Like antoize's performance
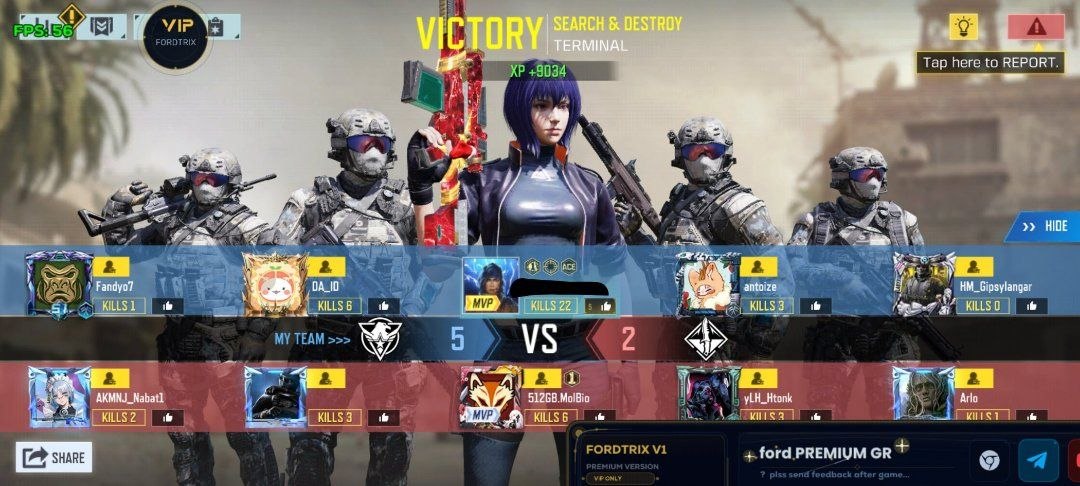This screenshot has height=486, width=1080. point(816,306)
